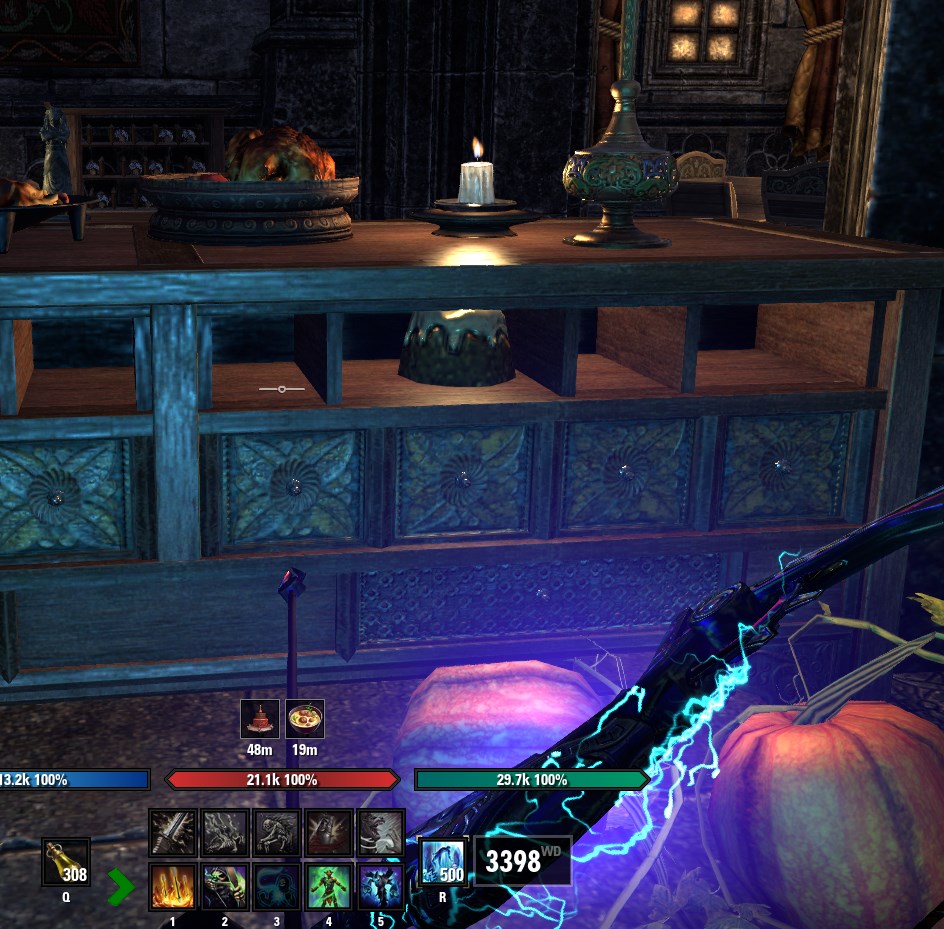Activate the flaming arrows ability in slot 1
944x929 pixels.
(x=172, y=886)
